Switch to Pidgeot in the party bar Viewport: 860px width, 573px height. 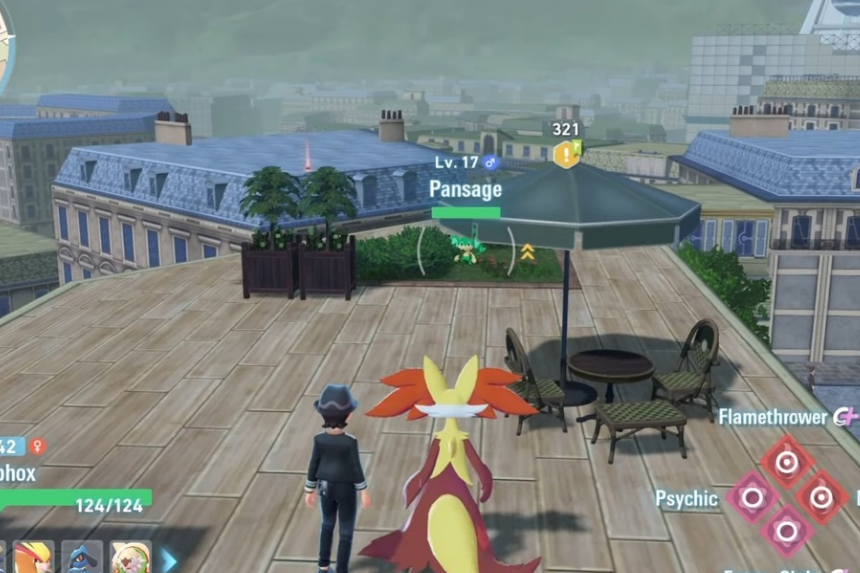(34, 557)
